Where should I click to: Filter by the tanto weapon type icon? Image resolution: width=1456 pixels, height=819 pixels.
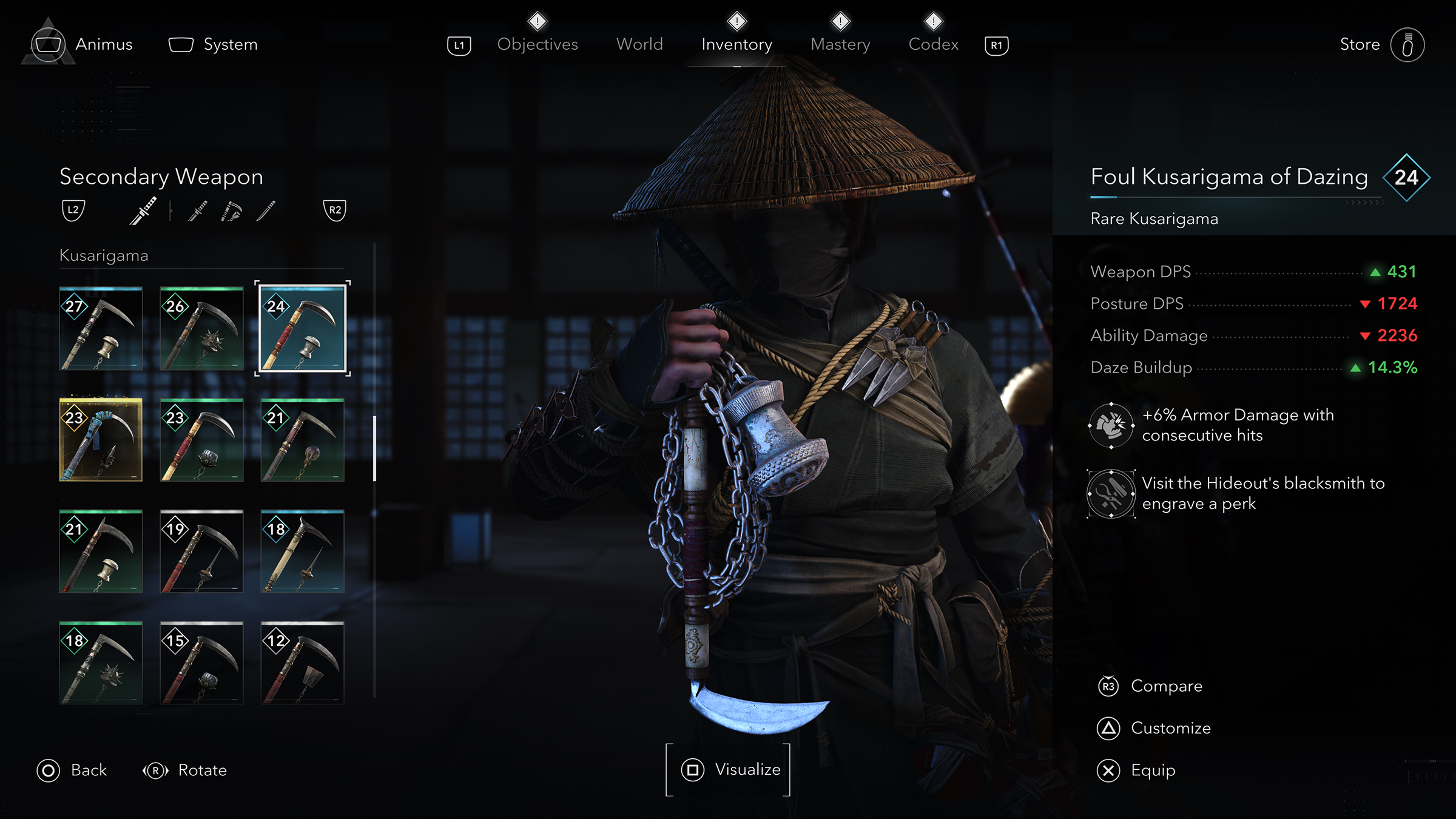pyautogui.click(x=266, y=211)
